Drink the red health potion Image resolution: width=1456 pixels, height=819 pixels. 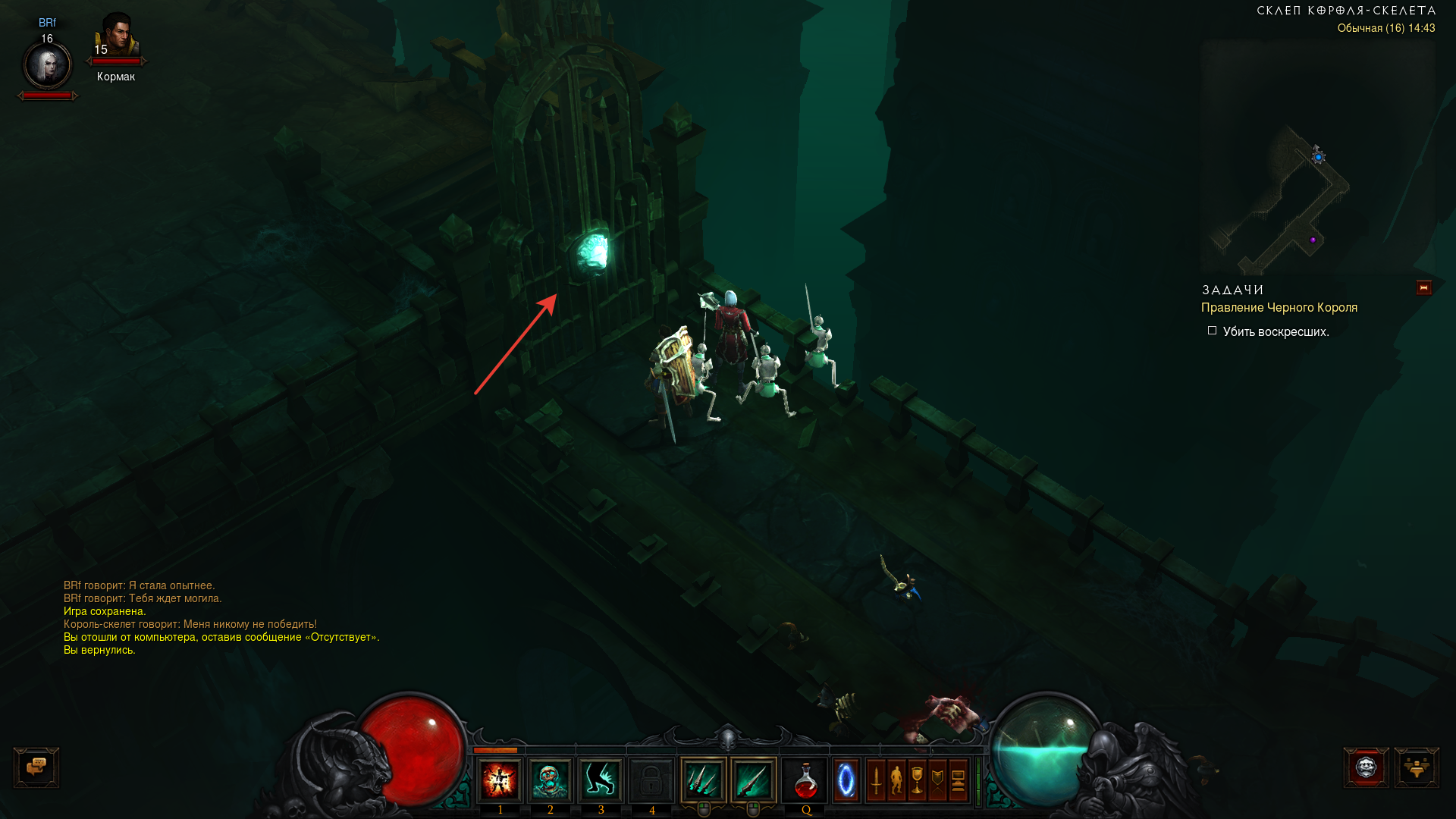(805, 780)
